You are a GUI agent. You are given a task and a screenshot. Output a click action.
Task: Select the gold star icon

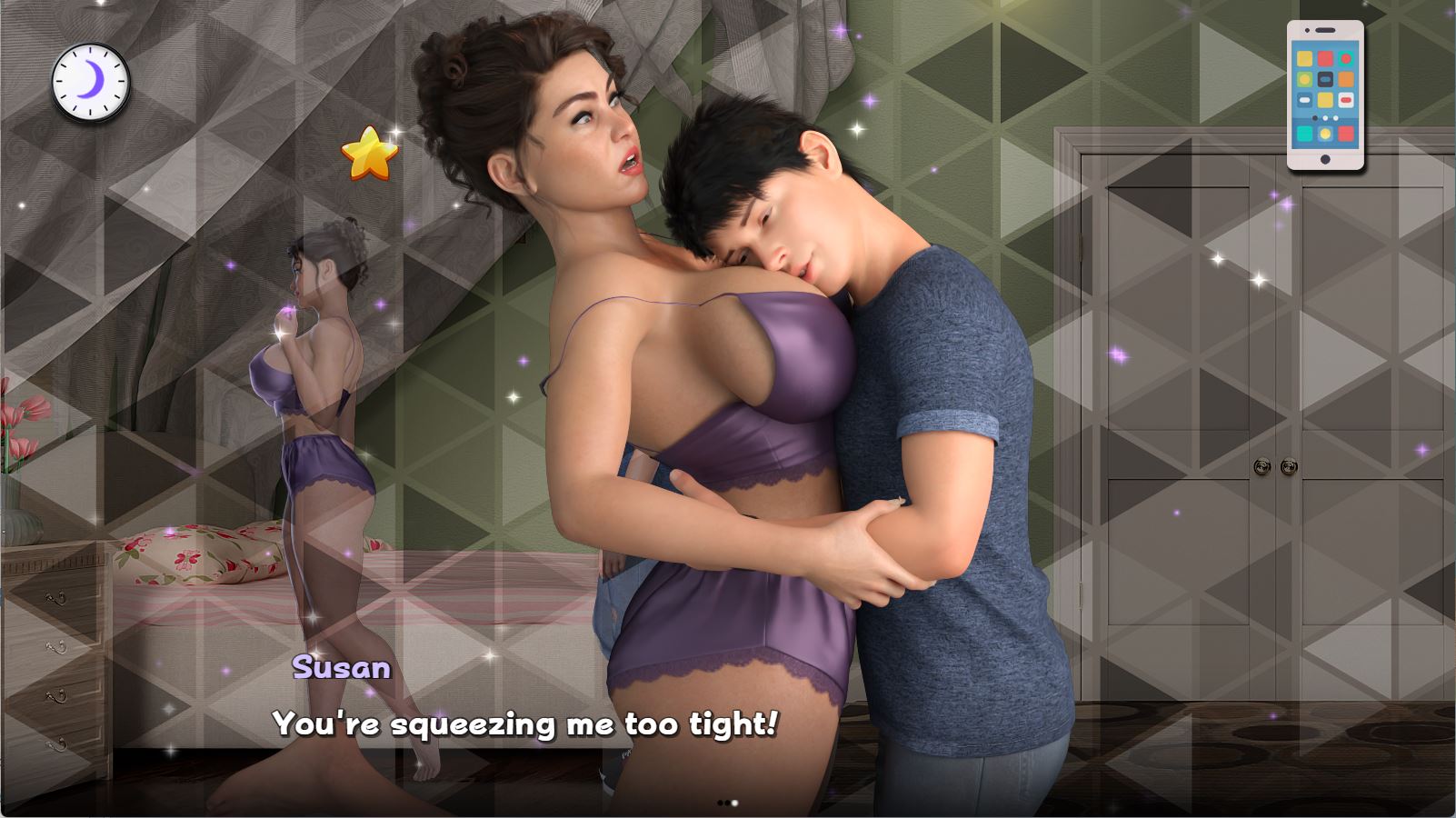[x=370, y=154]
